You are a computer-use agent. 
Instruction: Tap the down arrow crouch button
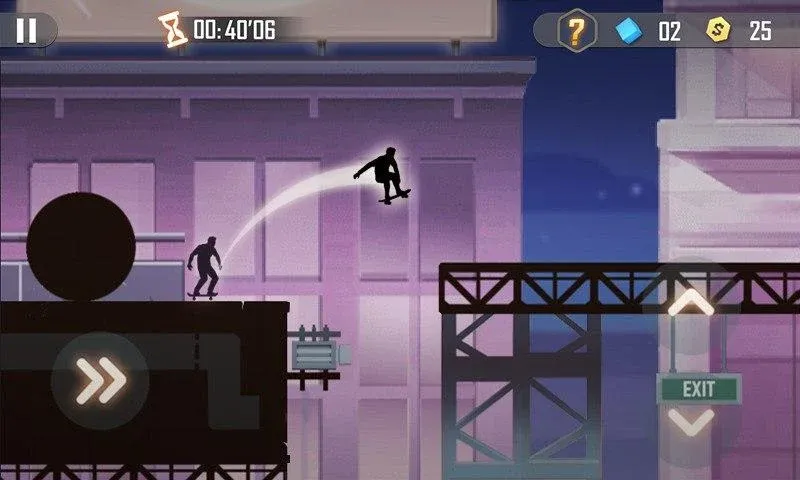[x=690, y=420]
